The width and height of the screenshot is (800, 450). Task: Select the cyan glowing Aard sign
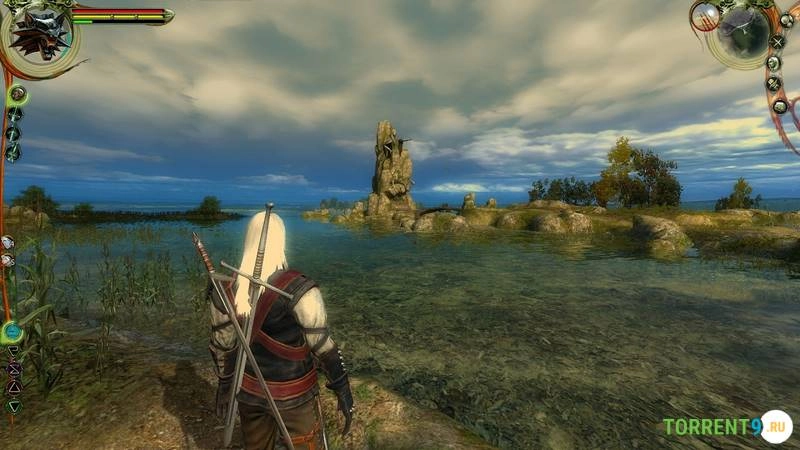[x=12, y=331]
